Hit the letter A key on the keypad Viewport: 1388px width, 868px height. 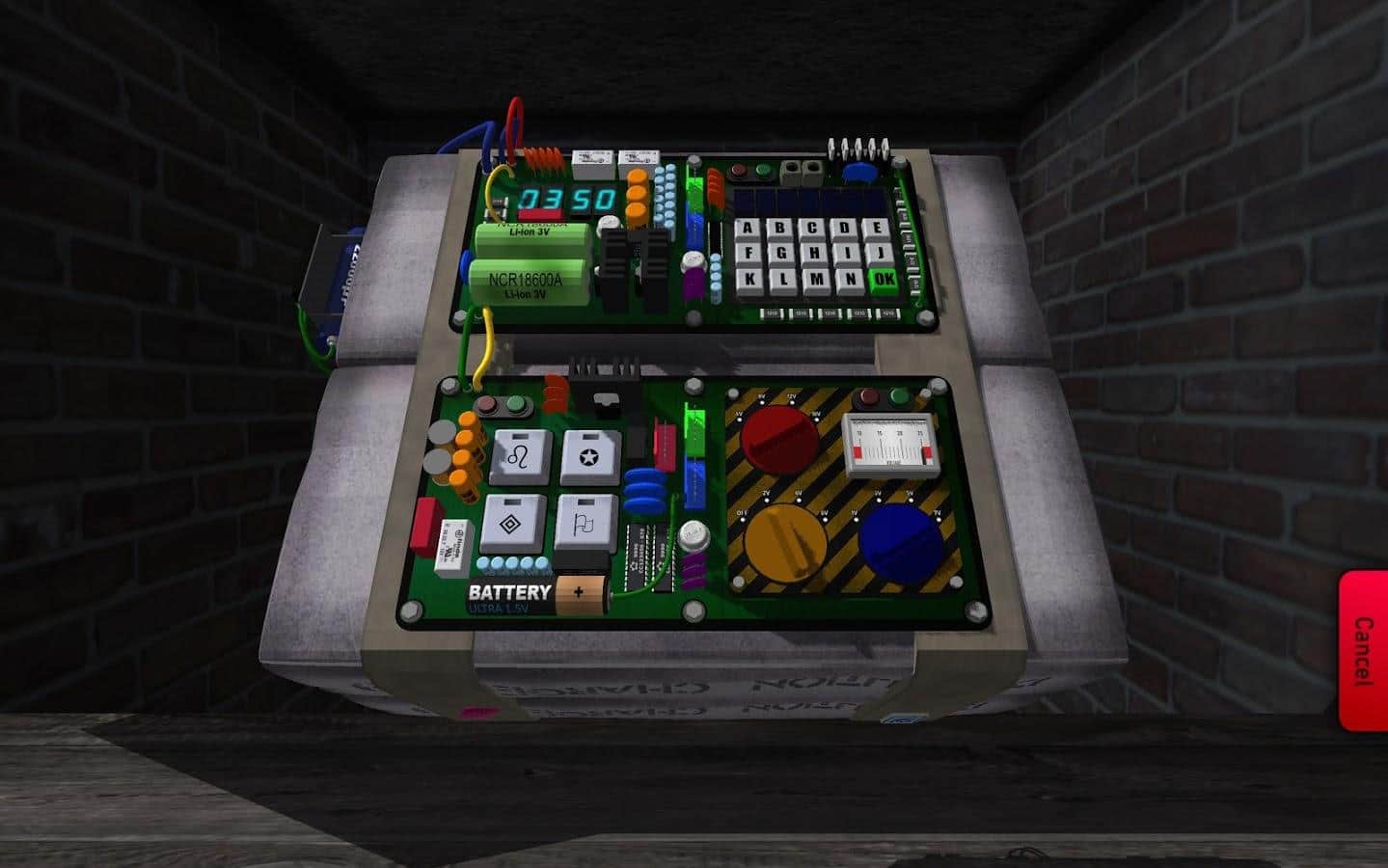click(748, 230)
